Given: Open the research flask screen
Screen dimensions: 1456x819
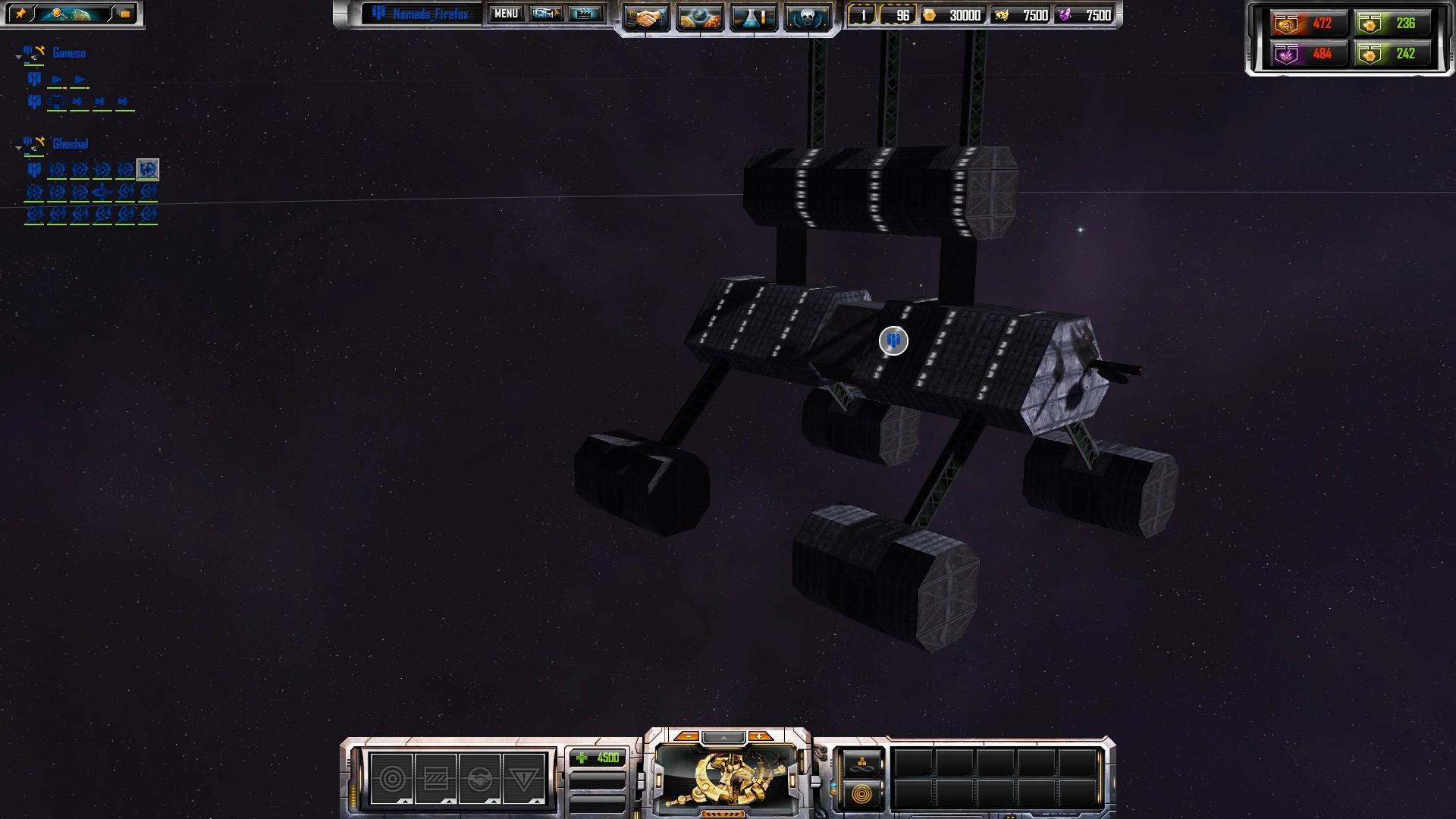Looking at the screenshot, I should point(753,17).
